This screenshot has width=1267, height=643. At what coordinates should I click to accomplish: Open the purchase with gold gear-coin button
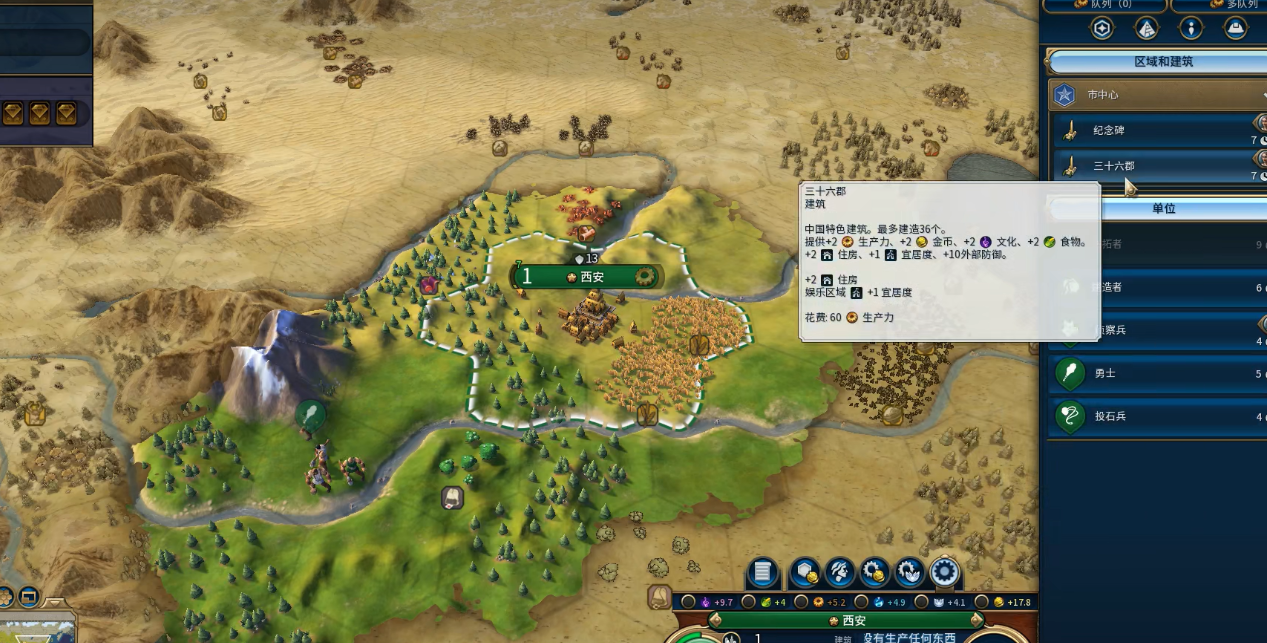tap(875, 573)
